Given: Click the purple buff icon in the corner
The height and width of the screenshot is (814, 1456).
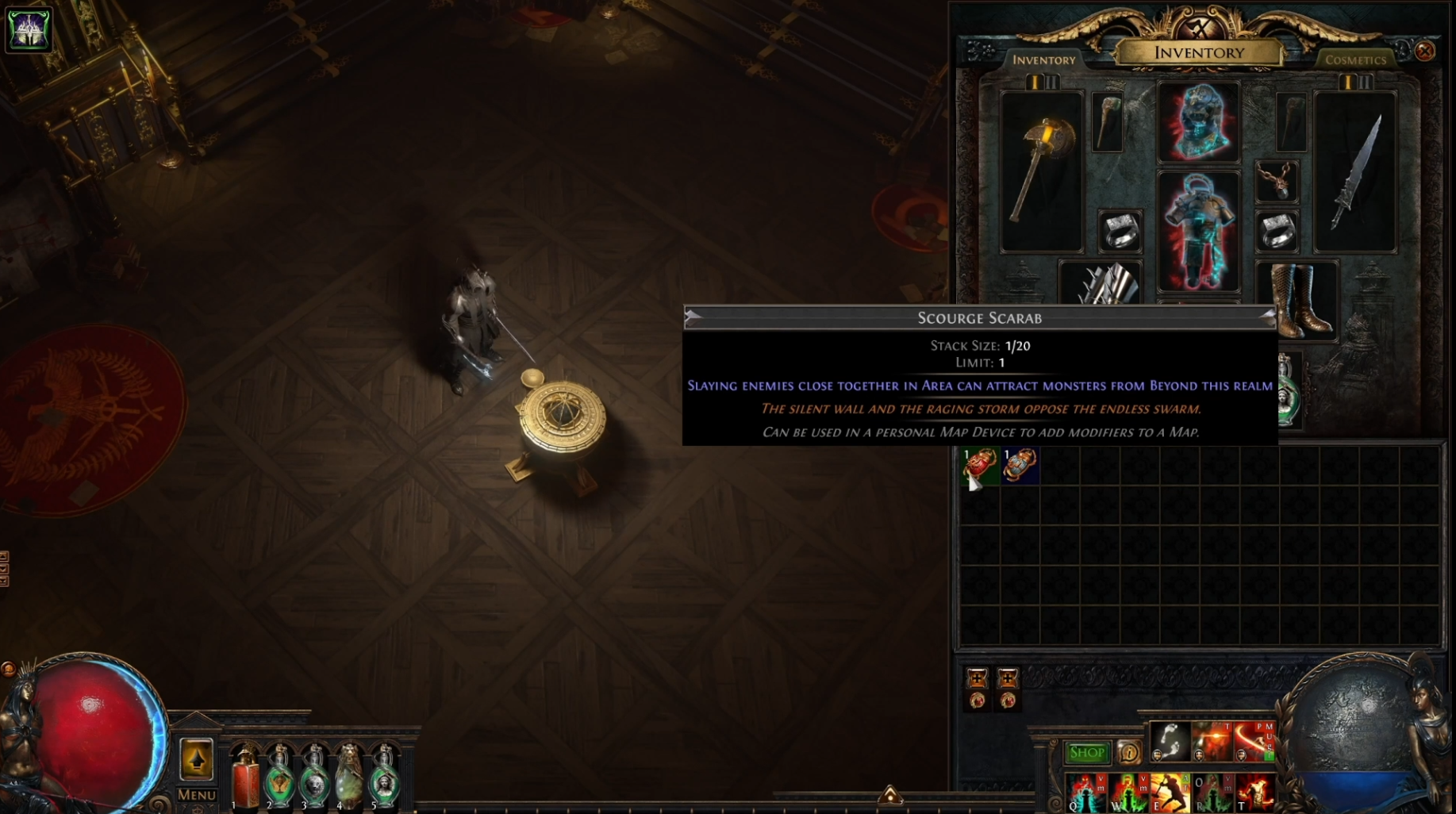Looking at the screenshot, I should click(x=29, y=29).
